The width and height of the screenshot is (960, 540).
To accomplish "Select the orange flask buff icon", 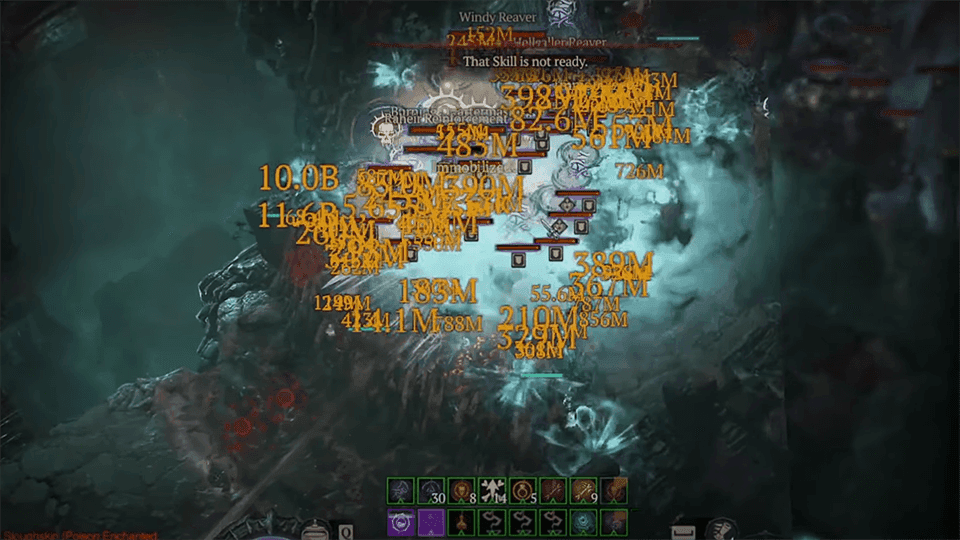I will (461, 520).
